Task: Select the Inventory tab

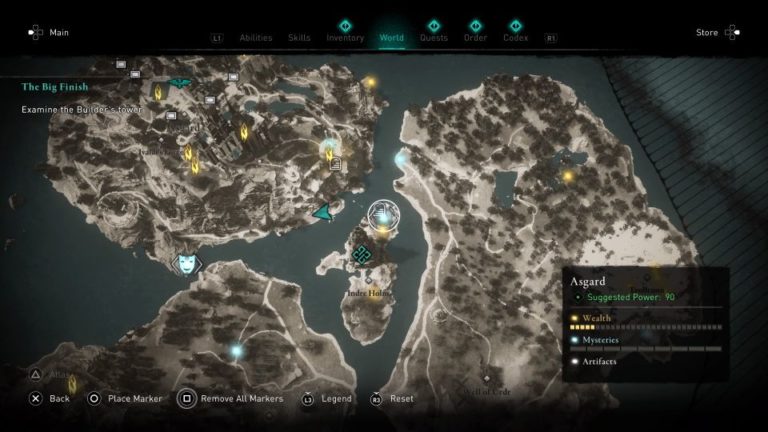Action: click(345, 38)
